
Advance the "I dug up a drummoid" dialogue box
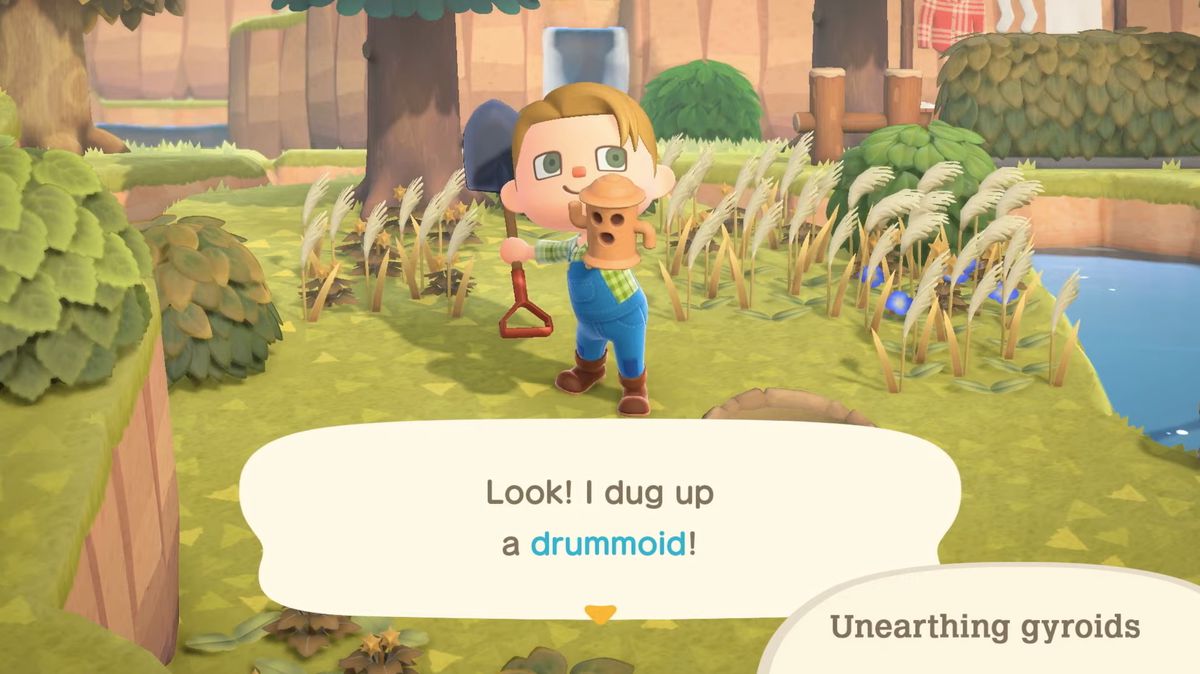(598, 518)
